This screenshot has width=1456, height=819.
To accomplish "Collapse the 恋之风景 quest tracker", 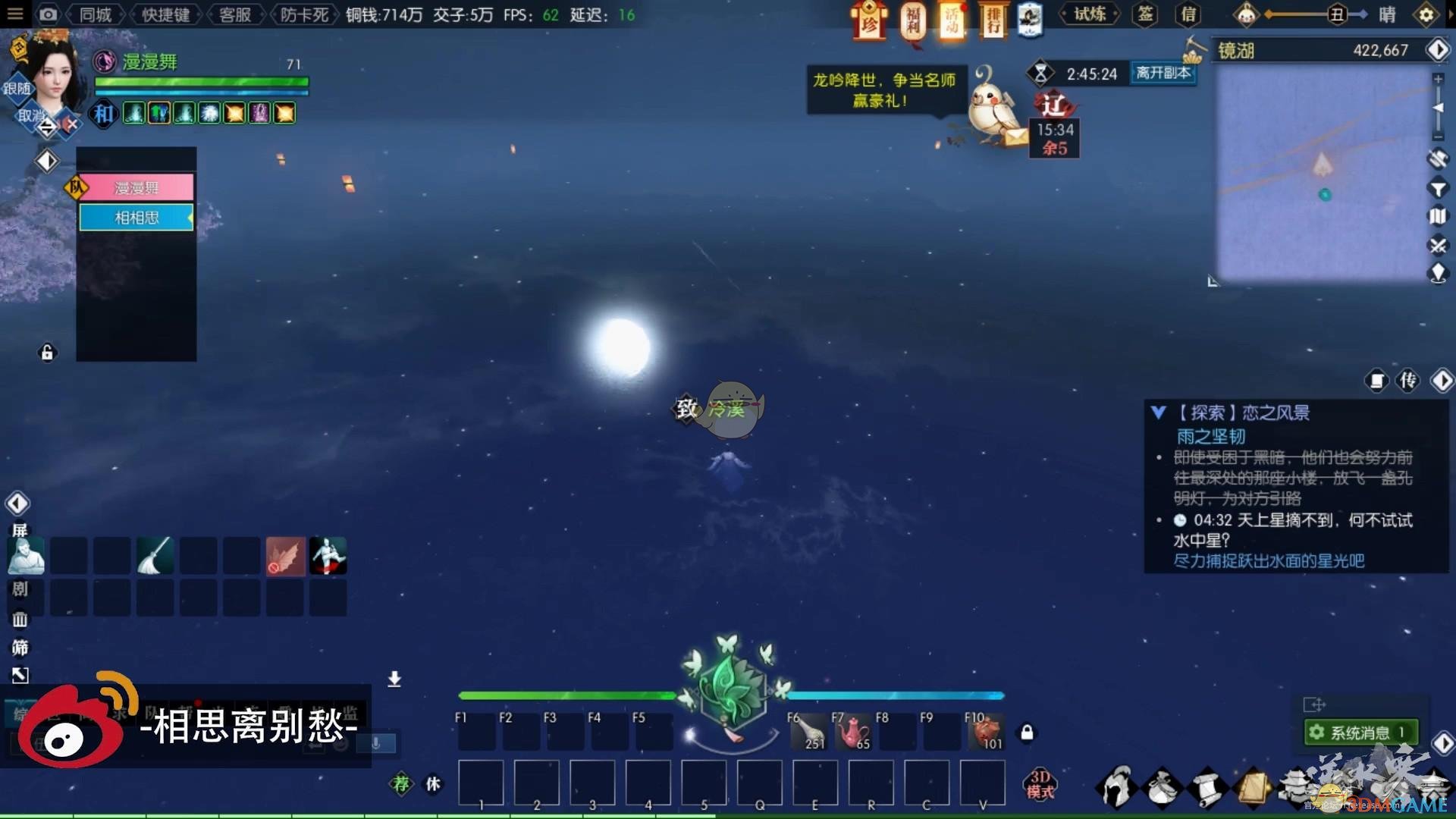I will tap(1158, 413).
